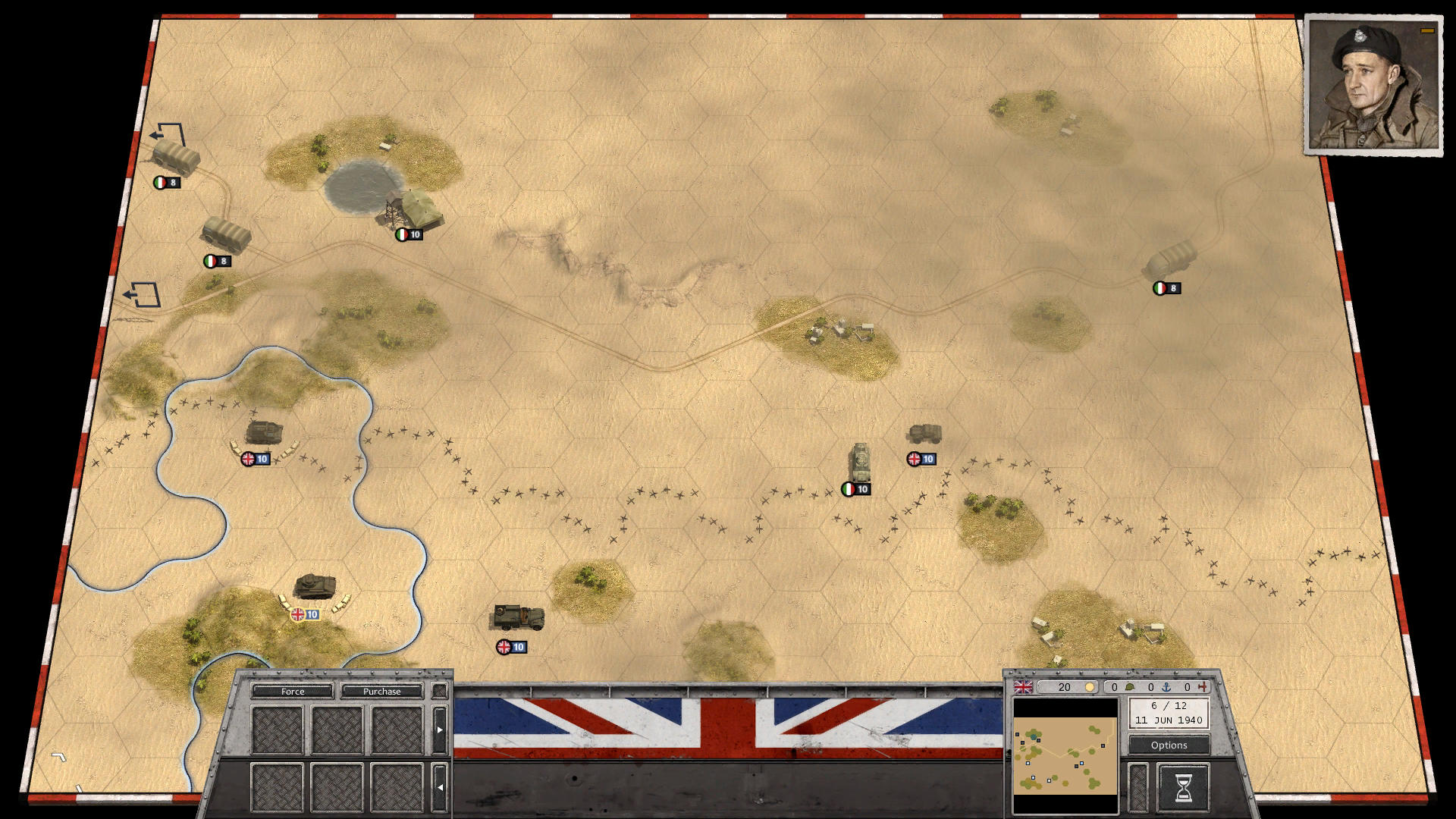This screenshot has width=1456, height=819.
Task: Collapse the lower panel with the left arrow
Action: click(x=441, y=786)
